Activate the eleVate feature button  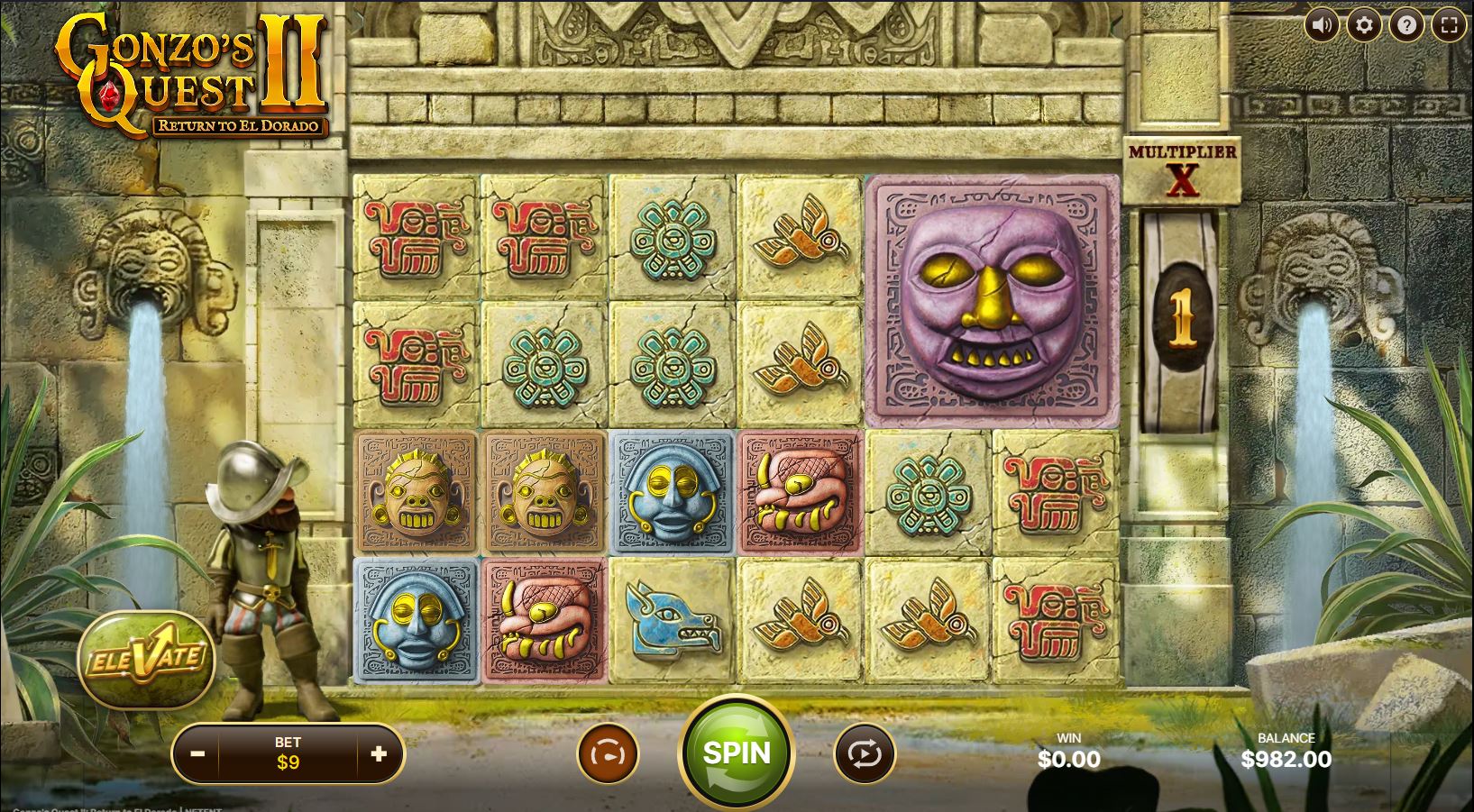[147, 661]
